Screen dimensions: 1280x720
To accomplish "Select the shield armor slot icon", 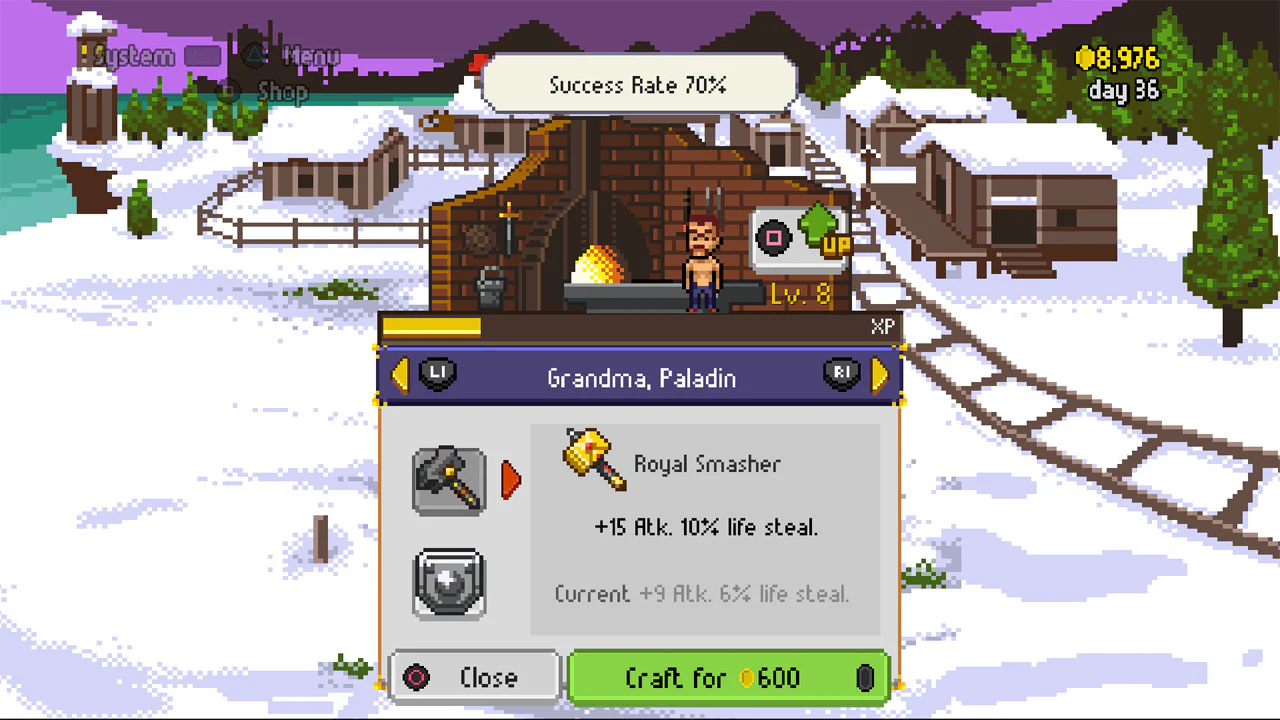I will tap(448, 583).
